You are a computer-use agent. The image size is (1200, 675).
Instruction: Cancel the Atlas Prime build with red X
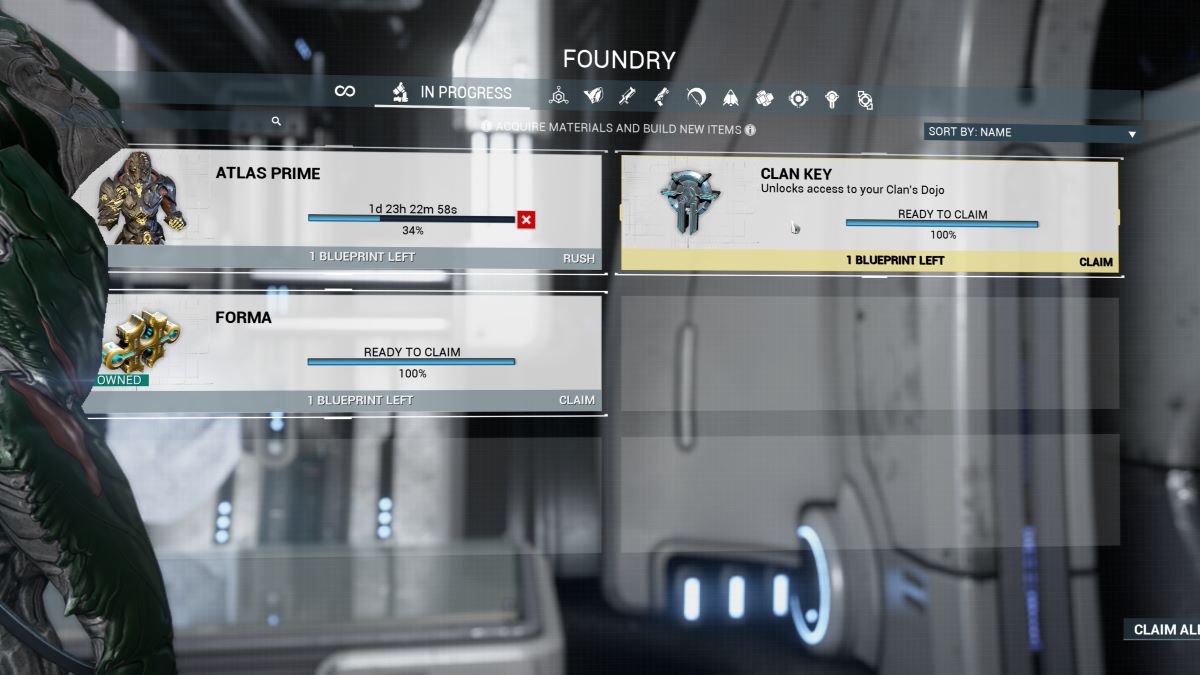526,220
